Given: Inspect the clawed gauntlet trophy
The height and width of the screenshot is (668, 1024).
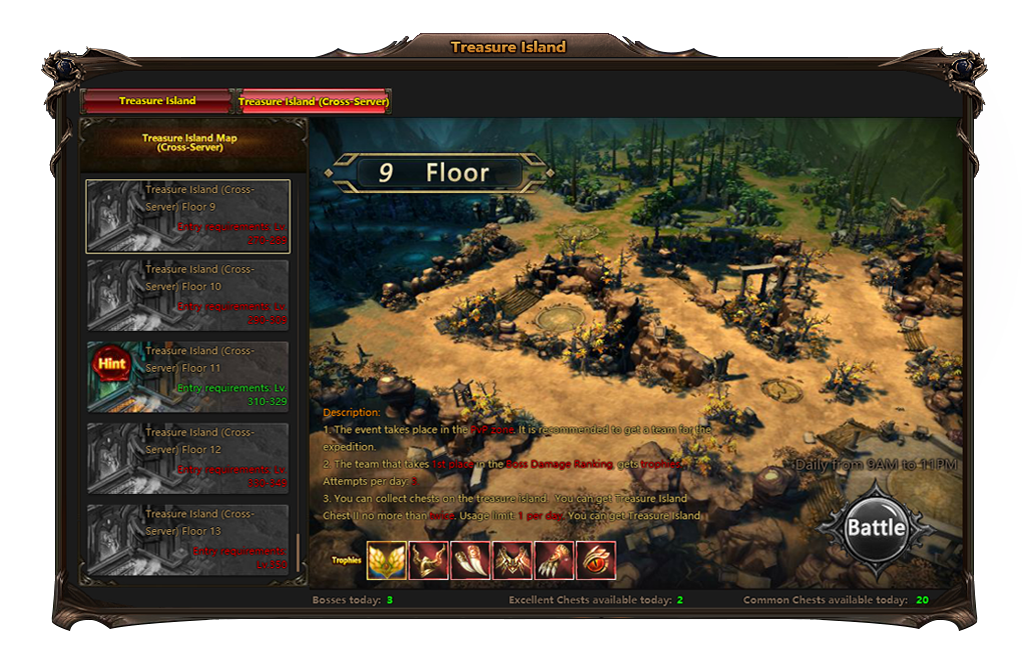Looking at the screenshot, I should (554, 560).
